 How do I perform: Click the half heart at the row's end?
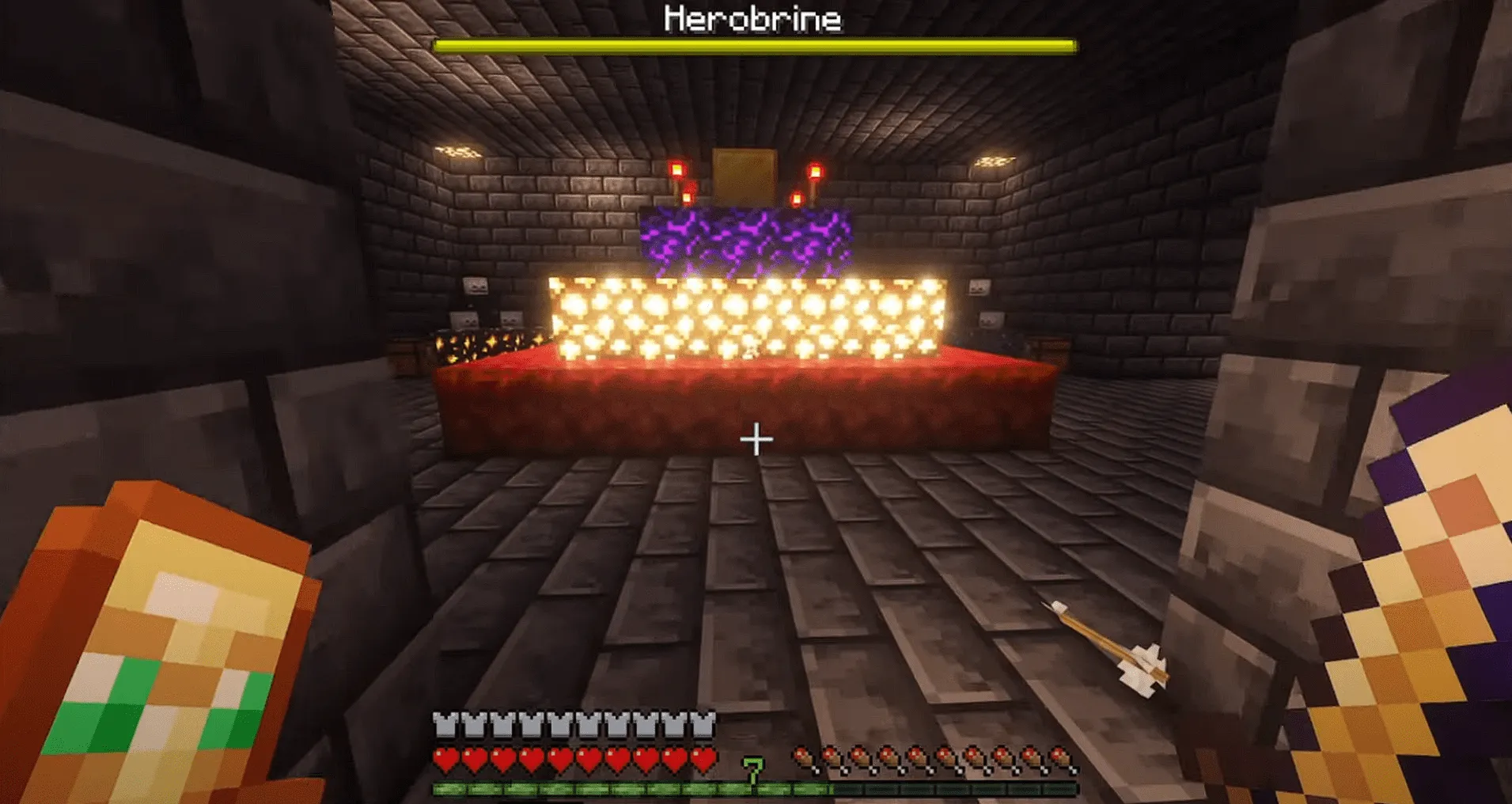[x=703, y=757]
